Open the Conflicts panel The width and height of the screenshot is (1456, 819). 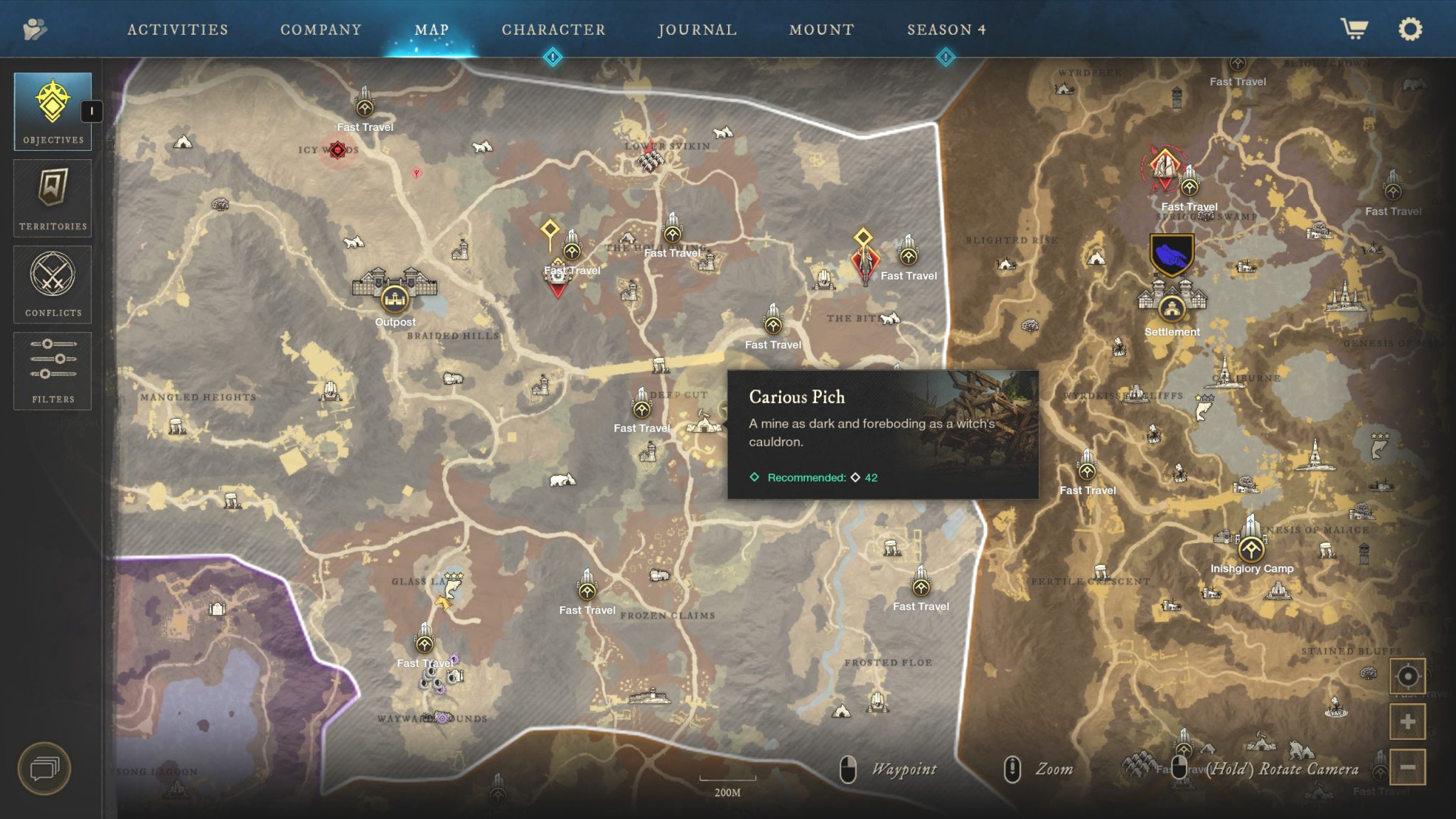52,283
